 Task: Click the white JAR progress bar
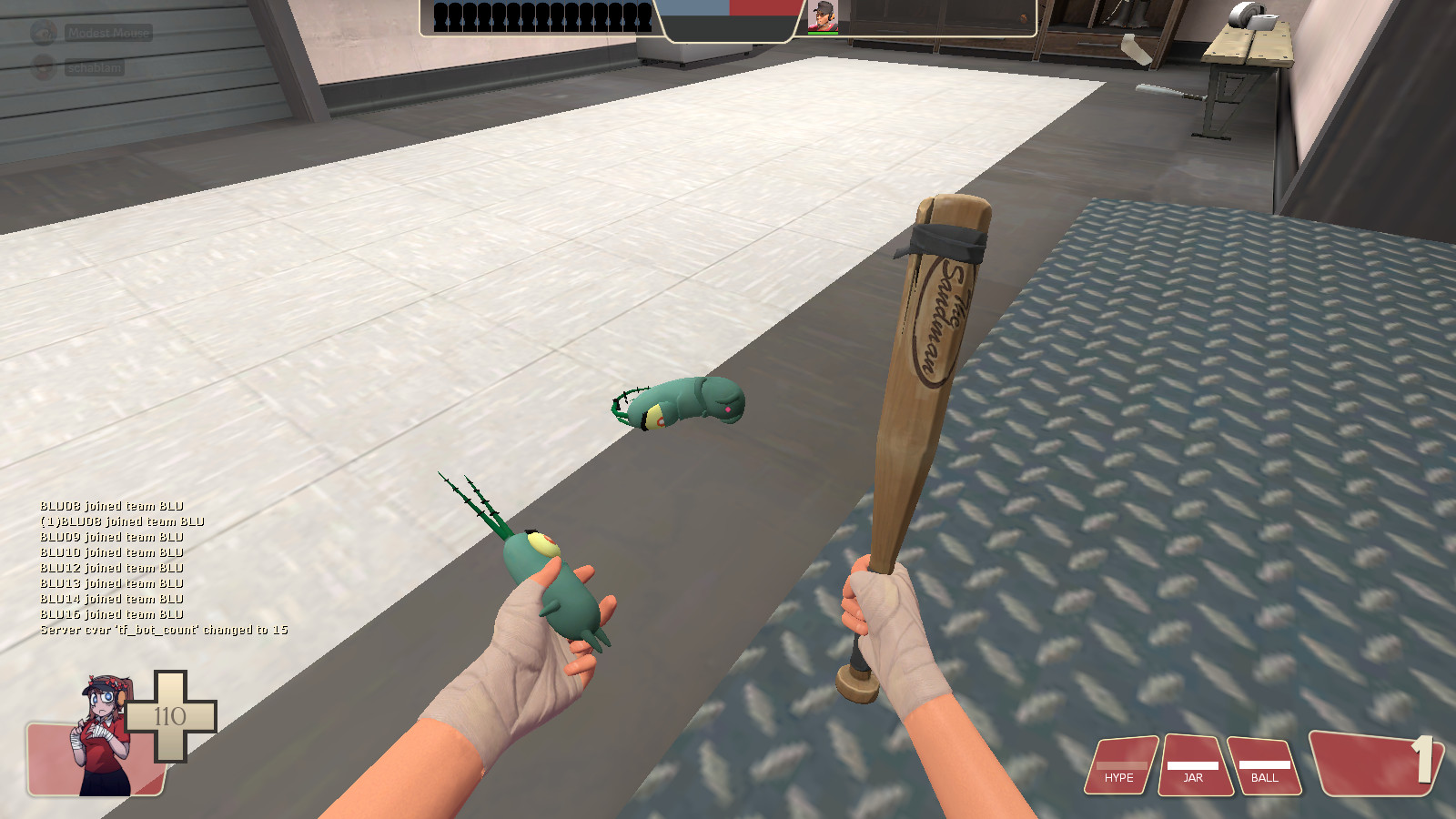click(1193, 766)
